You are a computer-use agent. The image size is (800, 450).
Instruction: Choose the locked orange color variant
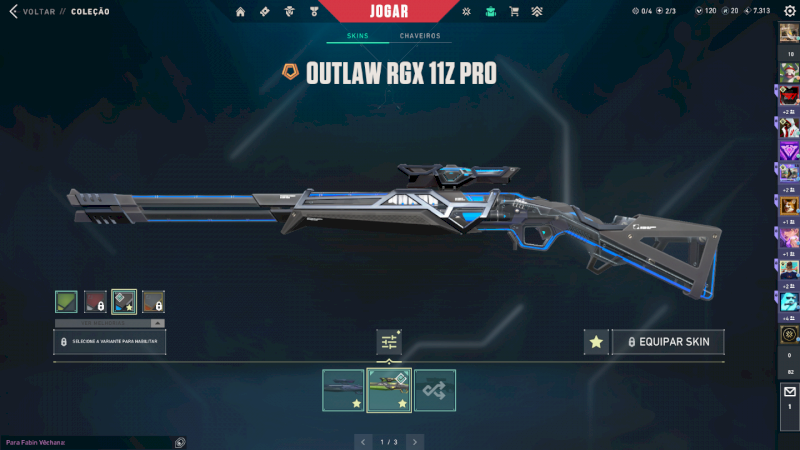[x=153, y=301]
